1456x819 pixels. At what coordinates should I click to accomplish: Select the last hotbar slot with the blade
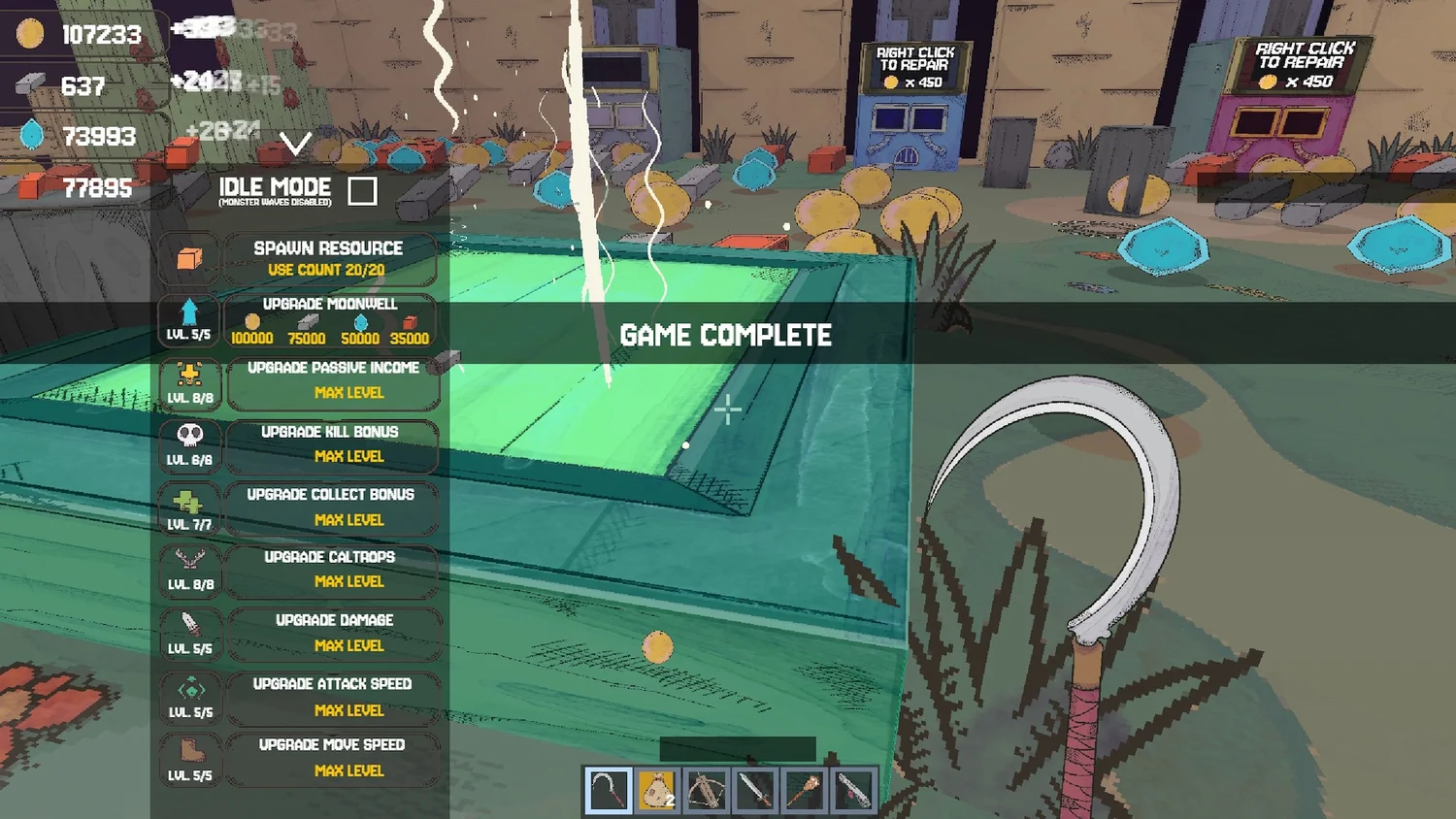(853, 791)
